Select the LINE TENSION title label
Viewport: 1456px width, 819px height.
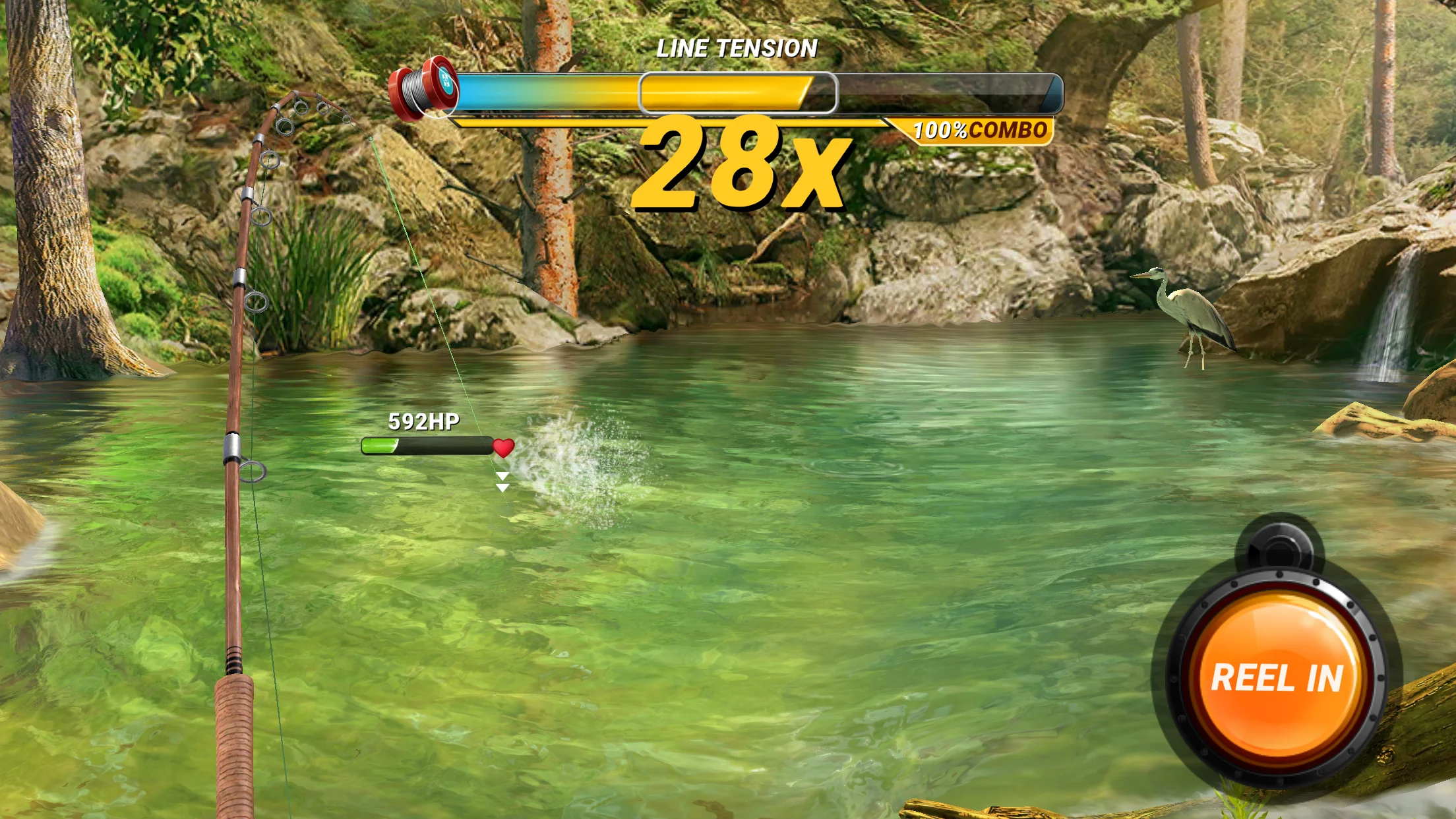point(737,47)
